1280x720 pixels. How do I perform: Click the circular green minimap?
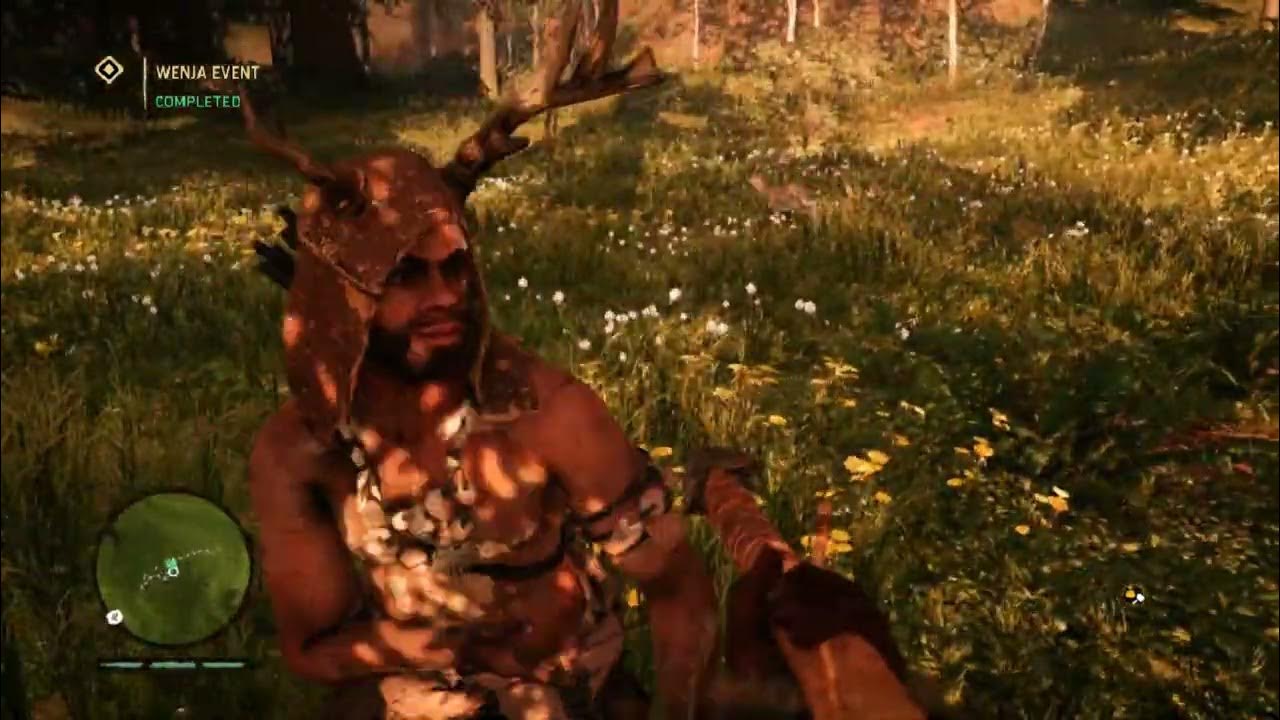(x=173, y=568)
